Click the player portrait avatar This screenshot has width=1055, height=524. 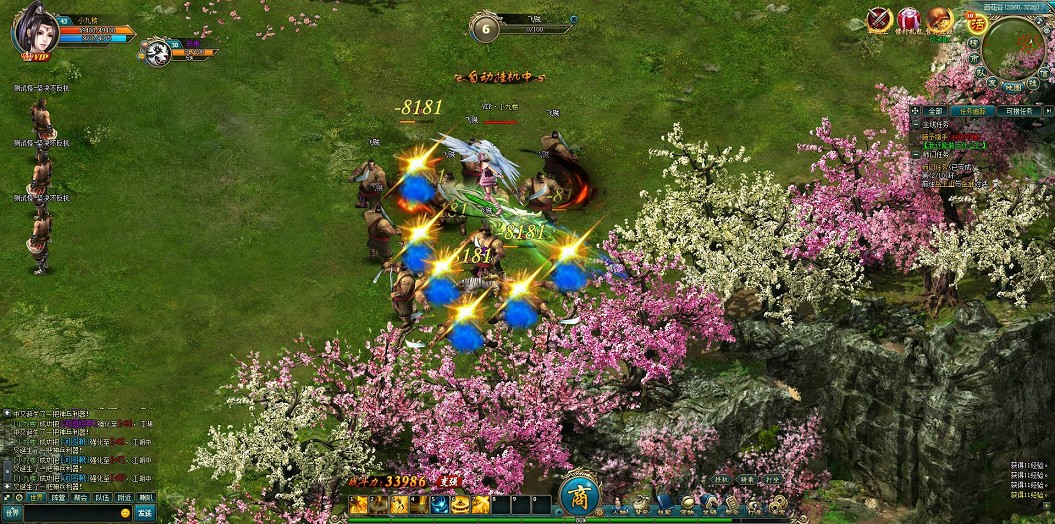pos(32,28)
